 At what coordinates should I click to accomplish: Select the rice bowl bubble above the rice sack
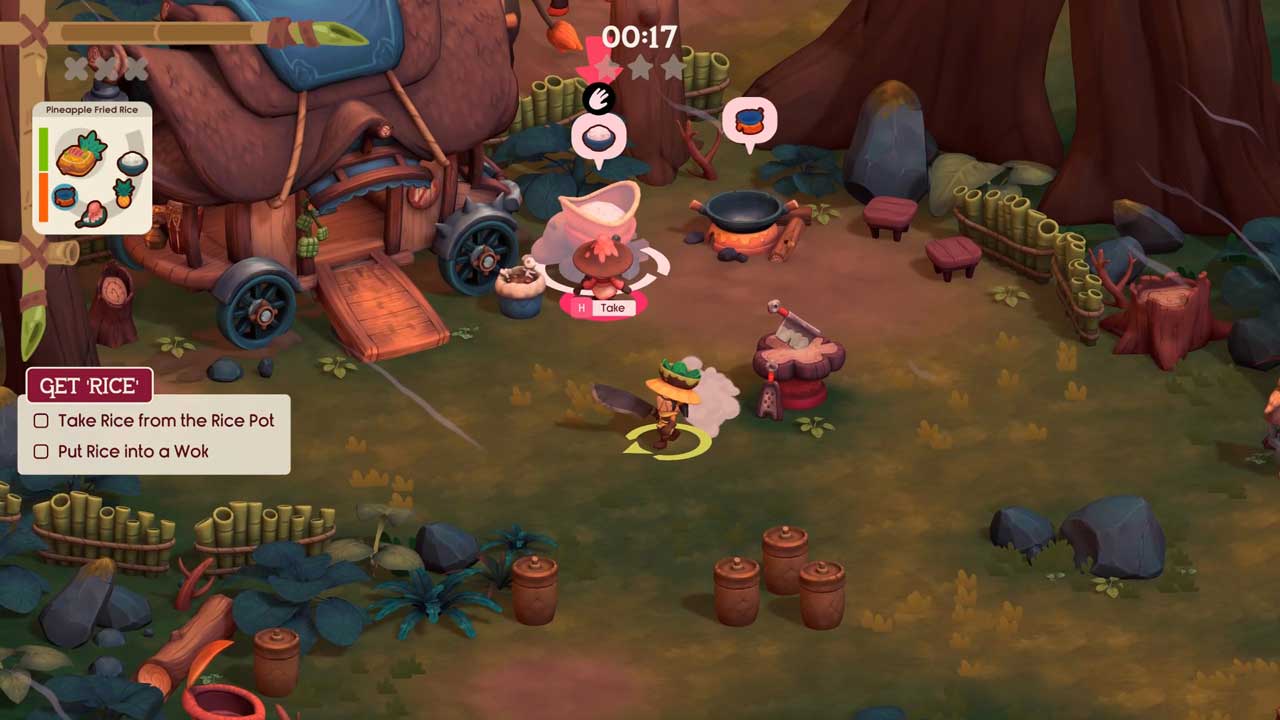598,137
